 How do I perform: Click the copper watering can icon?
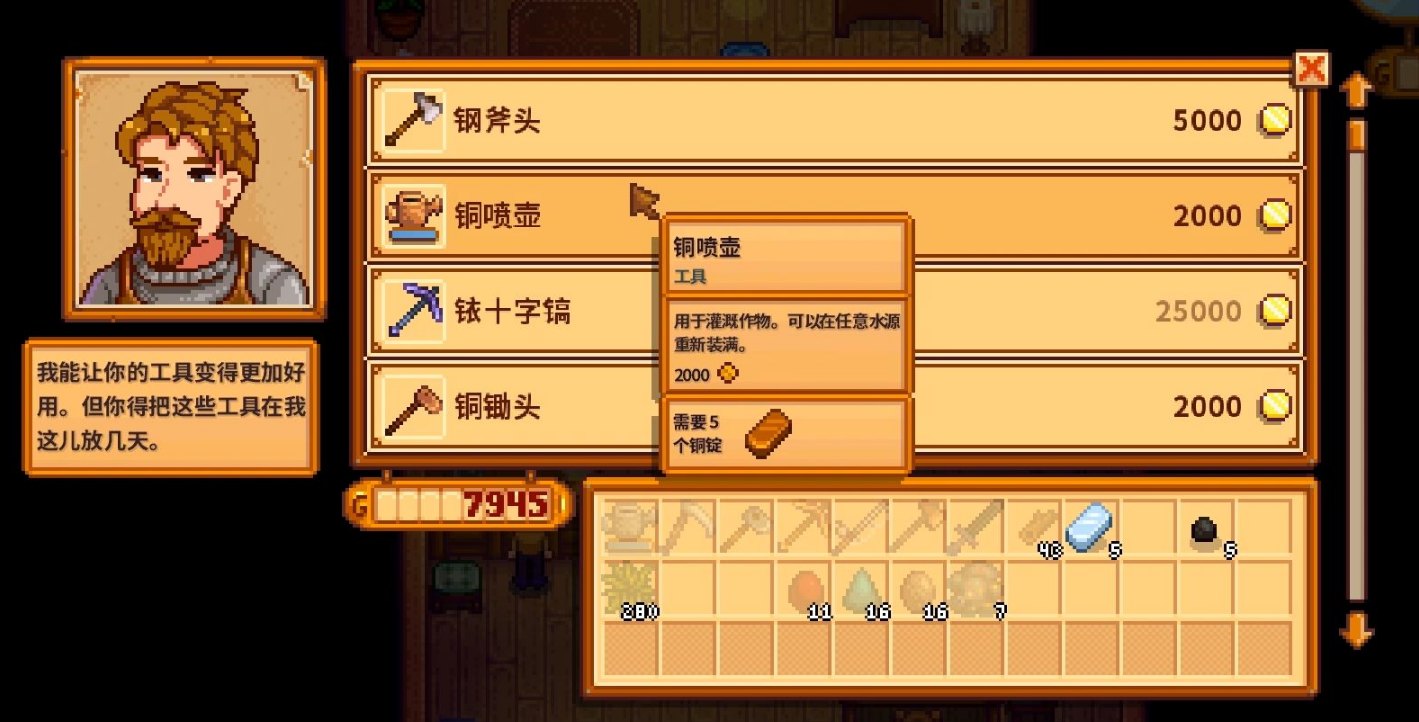(x=412, y=215)
